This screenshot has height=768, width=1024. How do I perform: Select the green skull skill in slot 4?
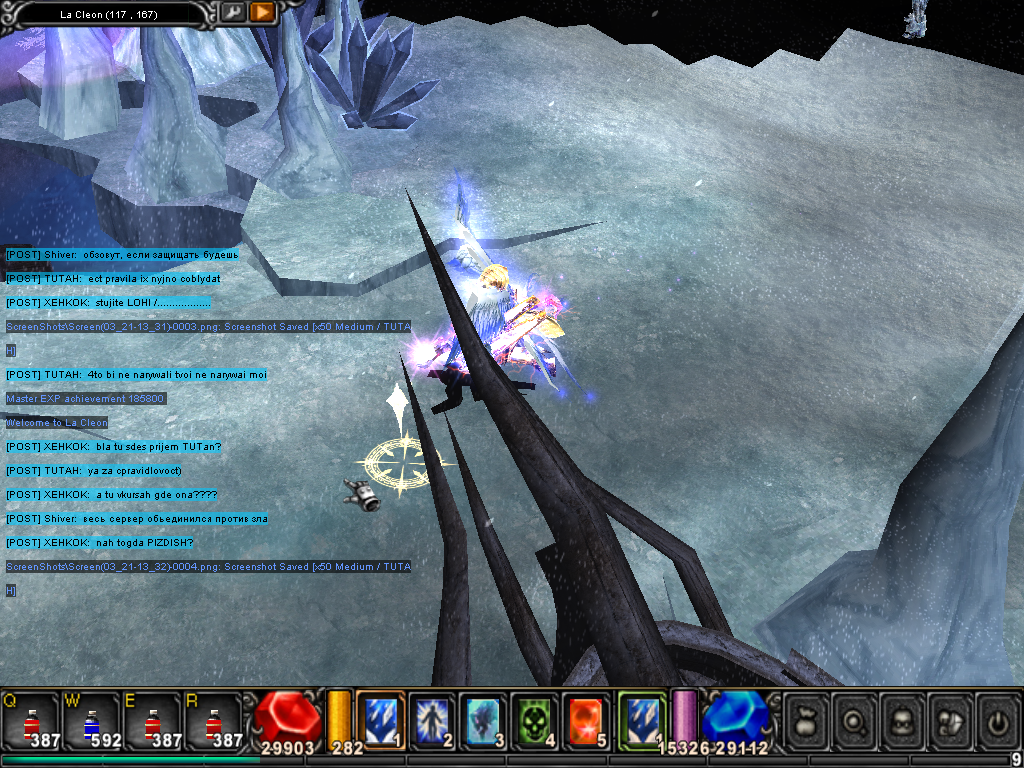(535, 720)
